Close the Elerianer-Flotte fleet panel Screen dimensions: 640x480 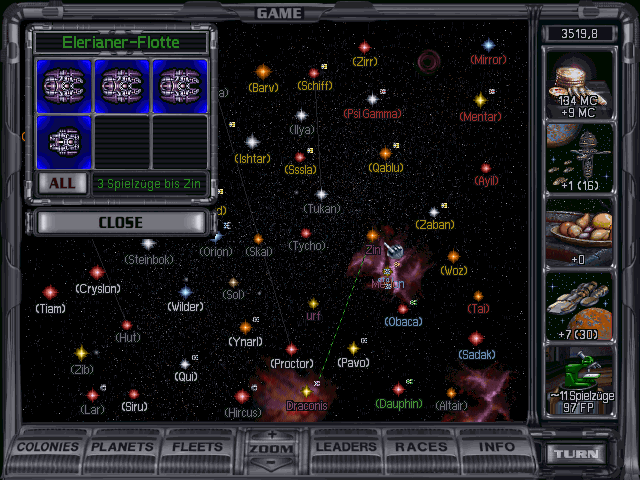(120, 222)
